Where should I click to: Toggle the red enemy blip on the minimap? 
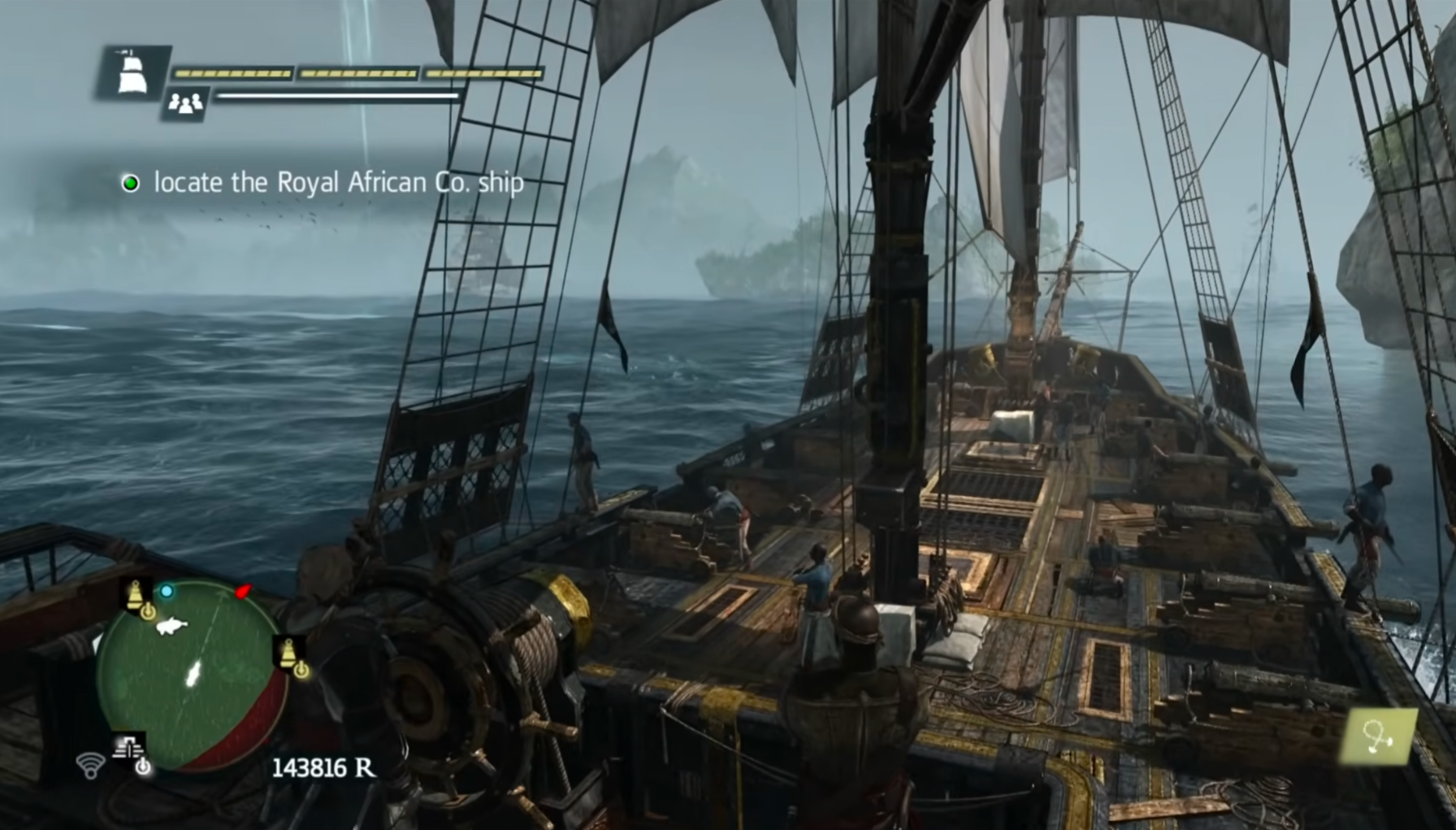pyautogui.click(x=241, y=592)
